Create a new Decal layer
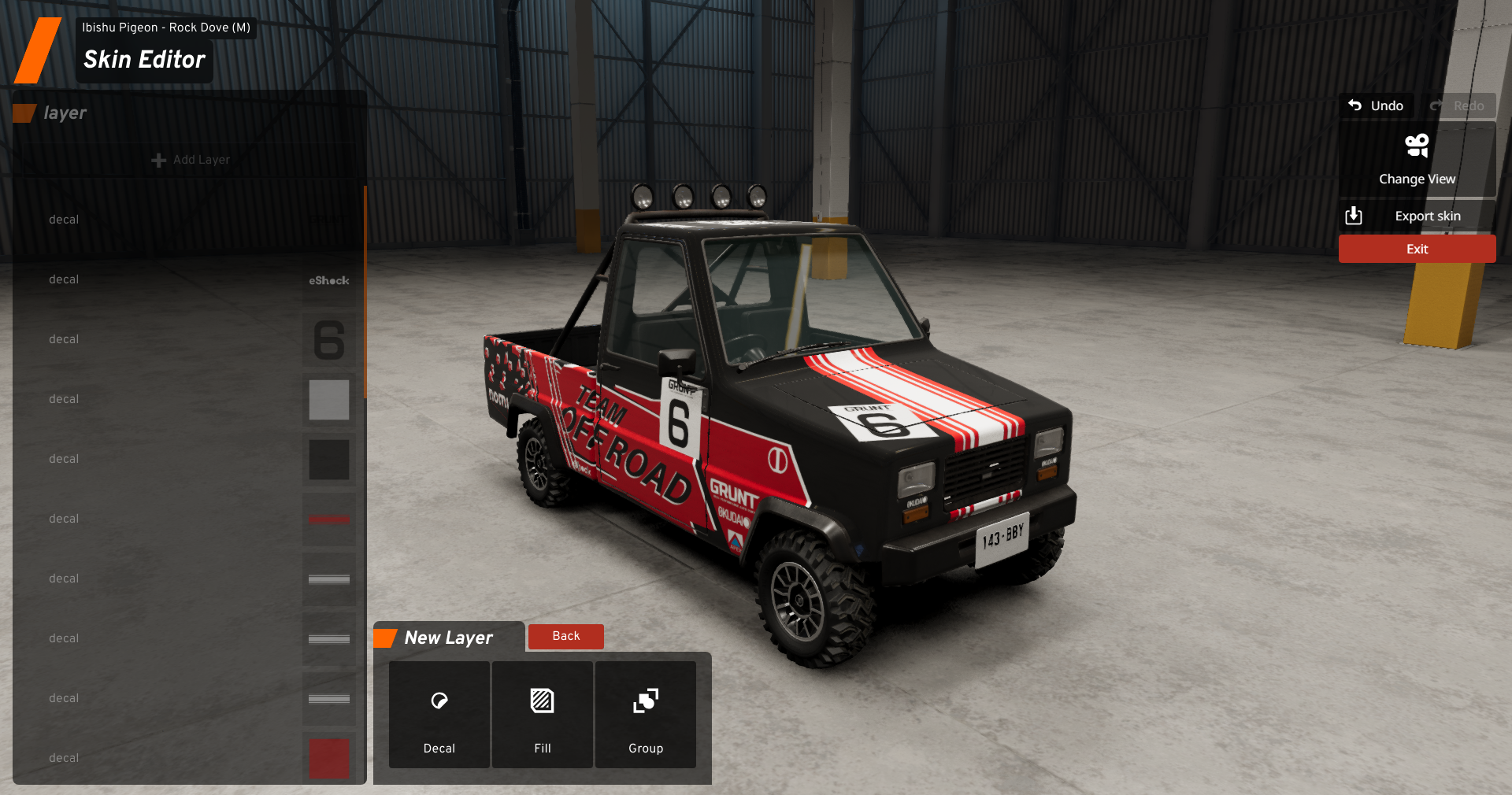This screenshot has height=795, width=1512. pos(439,715)
